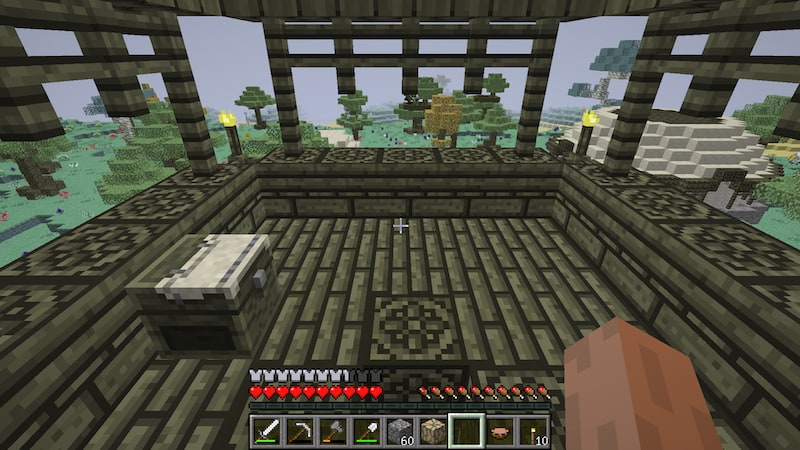Select the pickaxe hotbar slot
Image resolution: width=800 pixels, height=450 pixels.
point(300,431)
